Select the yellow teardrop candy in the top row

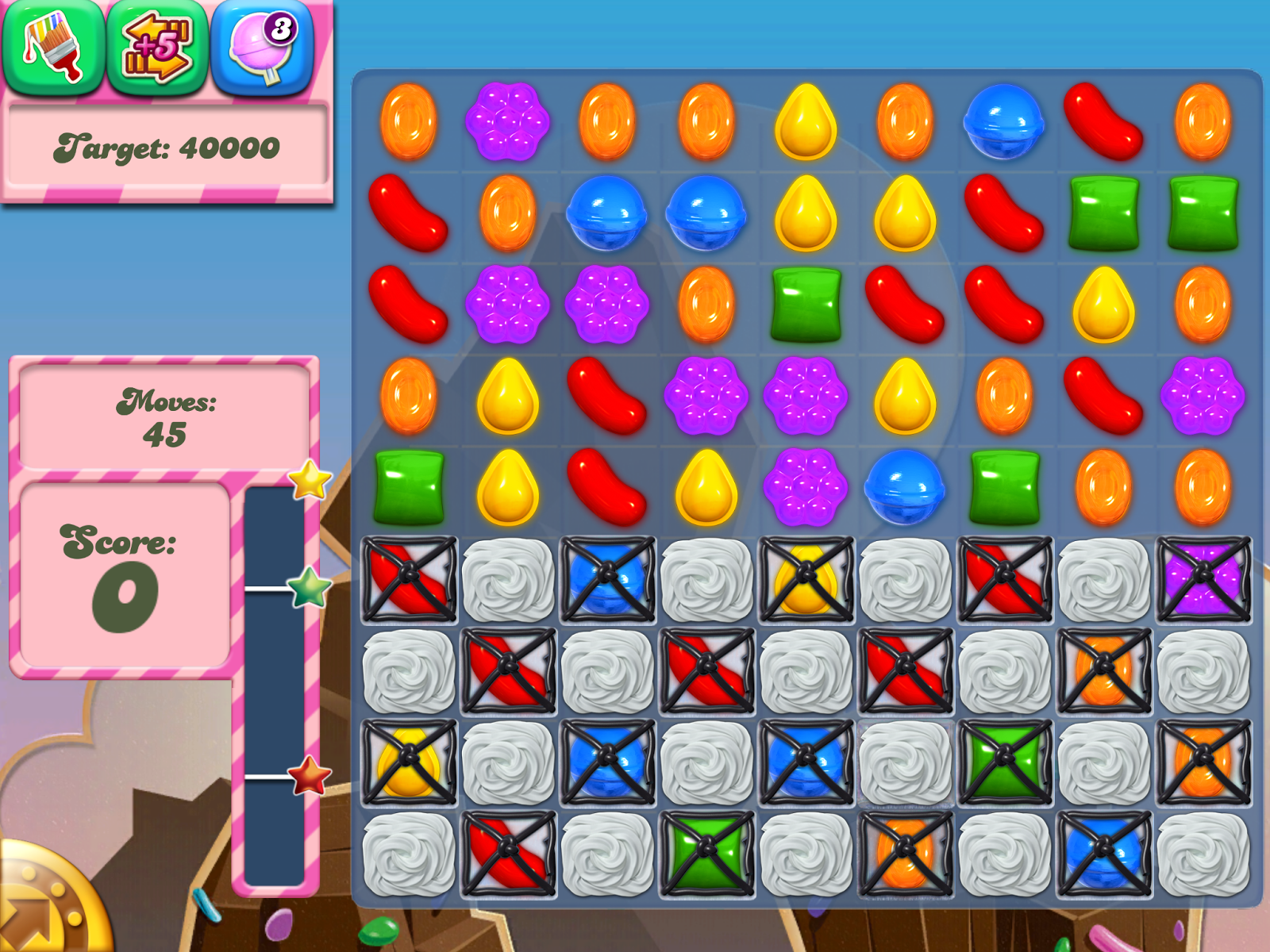tap(806, 123)
